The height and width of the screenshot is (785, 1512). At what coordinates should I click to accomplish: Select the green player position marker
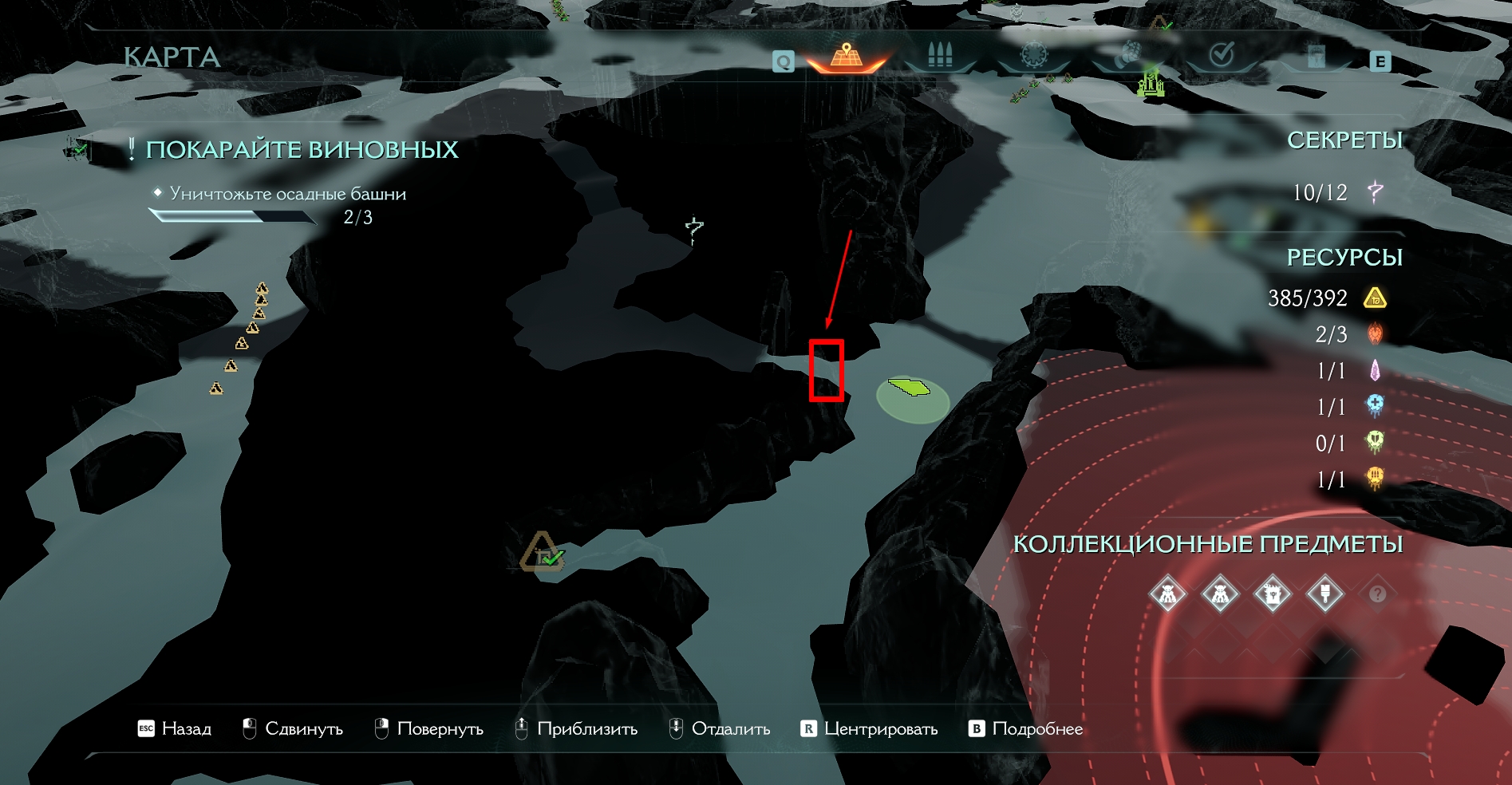pyautogui.click(x=910, y=388)
